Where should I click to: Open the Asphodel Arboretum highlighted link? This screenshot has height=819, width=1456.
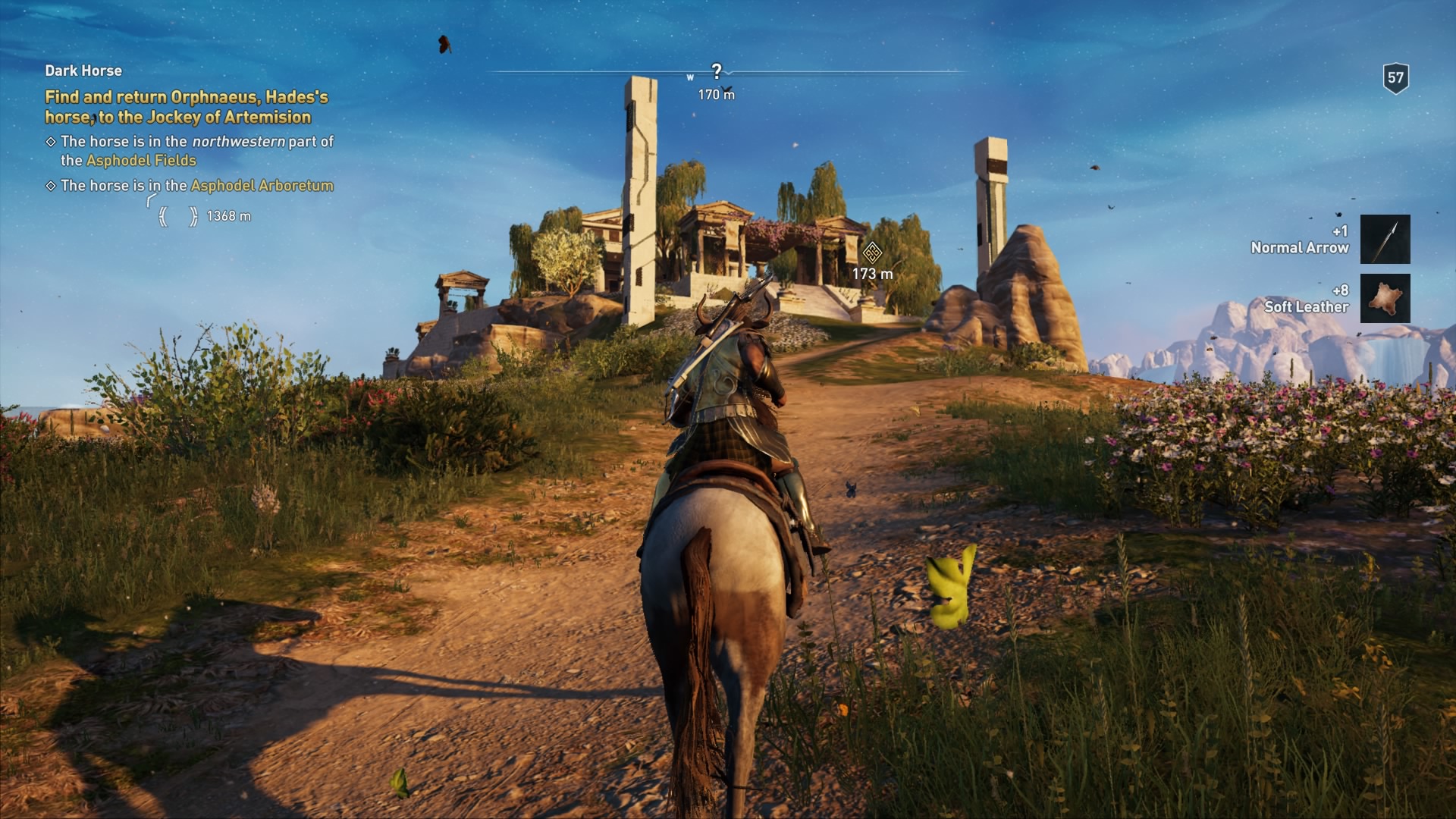click(x=263, y=185)
